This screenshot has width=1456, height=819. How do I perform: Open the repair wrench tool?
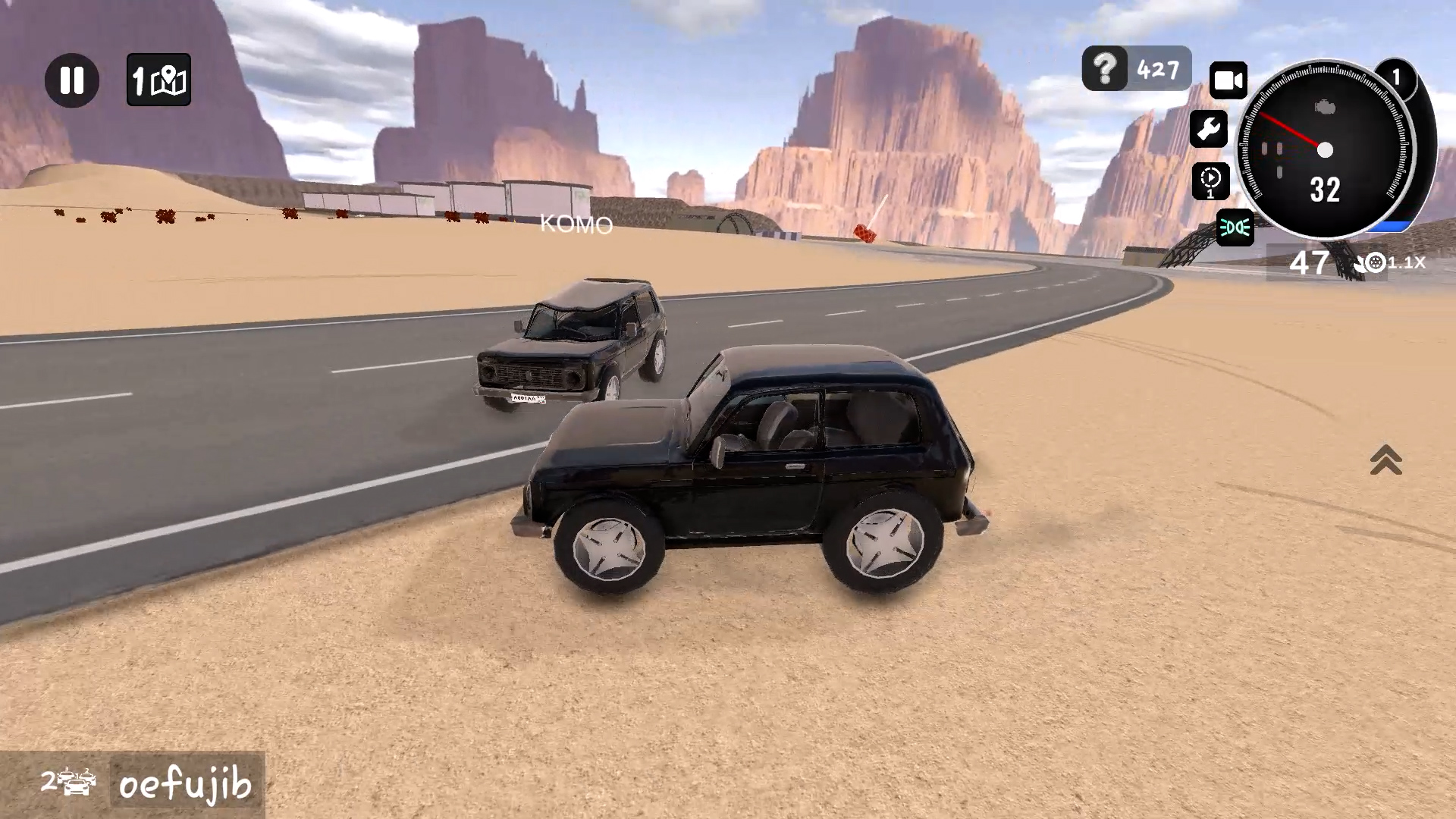click(x=1209, y=129)
